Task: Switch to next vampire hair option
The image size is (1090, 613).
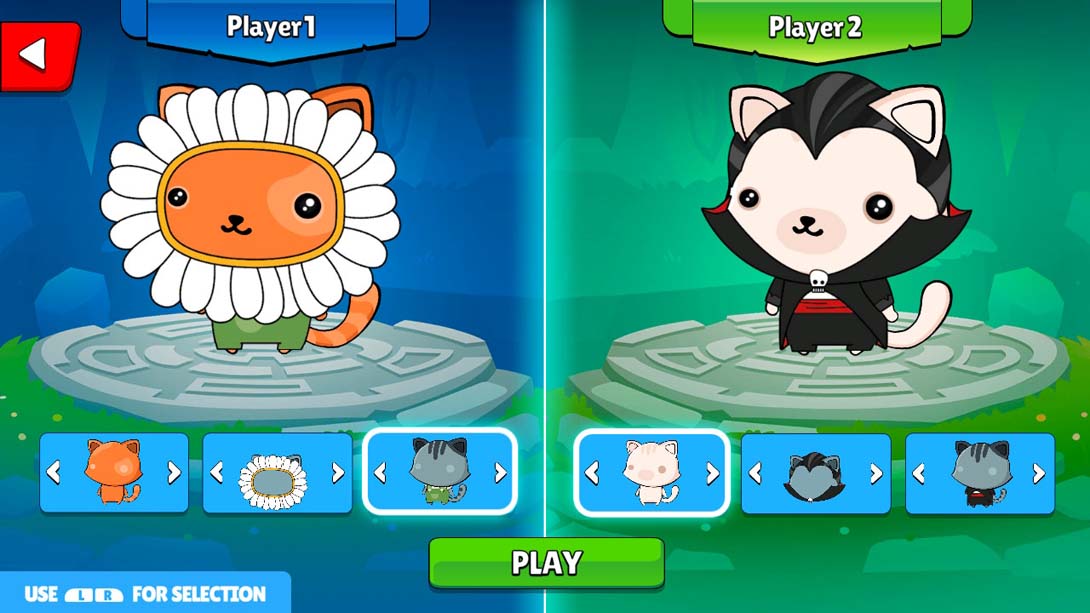Action: pos(875,473)
